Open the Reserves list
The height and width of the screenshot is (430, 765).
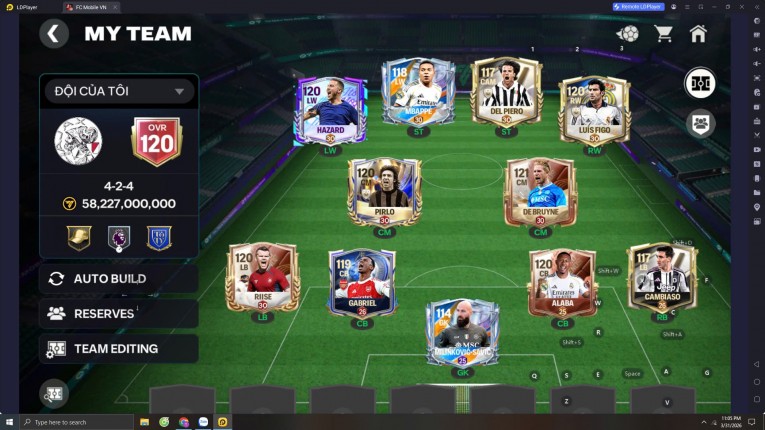[103, 314]
